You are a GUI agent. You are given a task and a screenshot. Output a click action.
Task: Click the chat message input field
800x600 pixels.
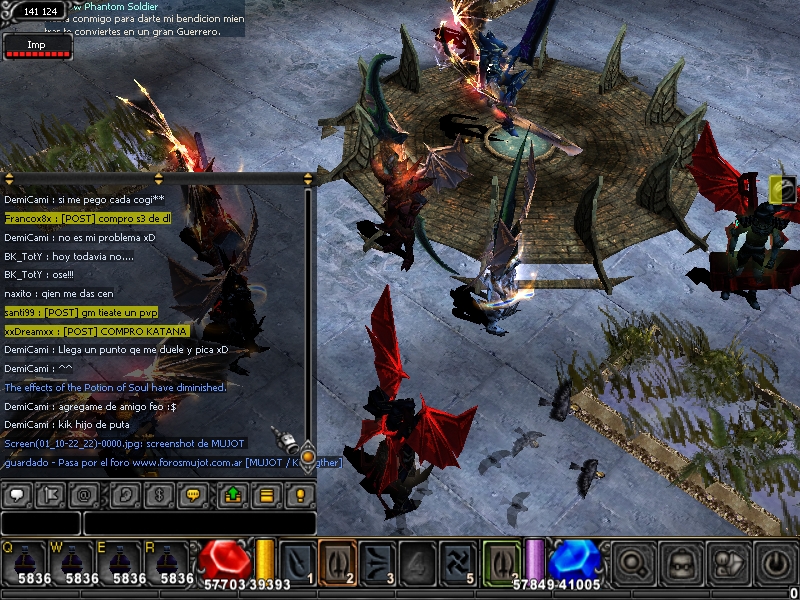click(x=199, y=523)
